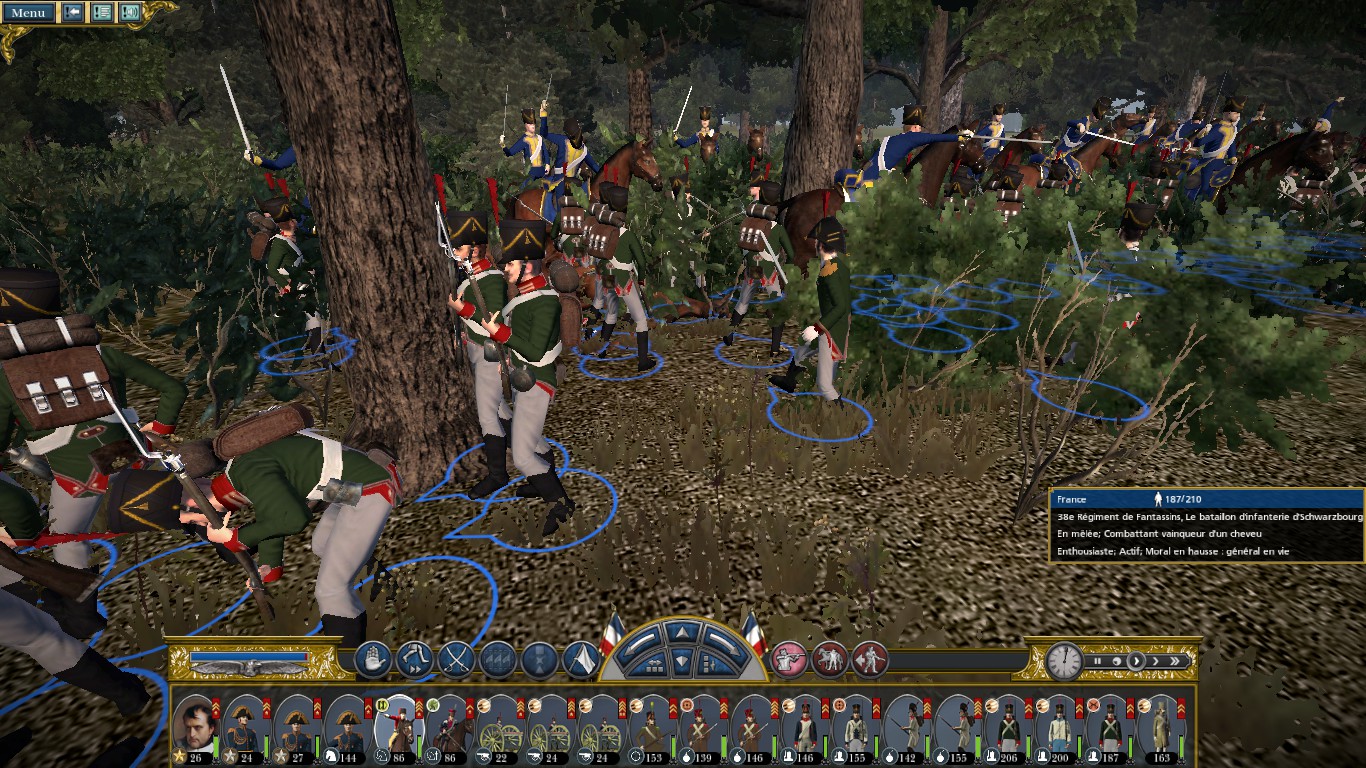1366x768 pixels.
Task: Pause the battle using the pause control
Action: pos(1097,661)
